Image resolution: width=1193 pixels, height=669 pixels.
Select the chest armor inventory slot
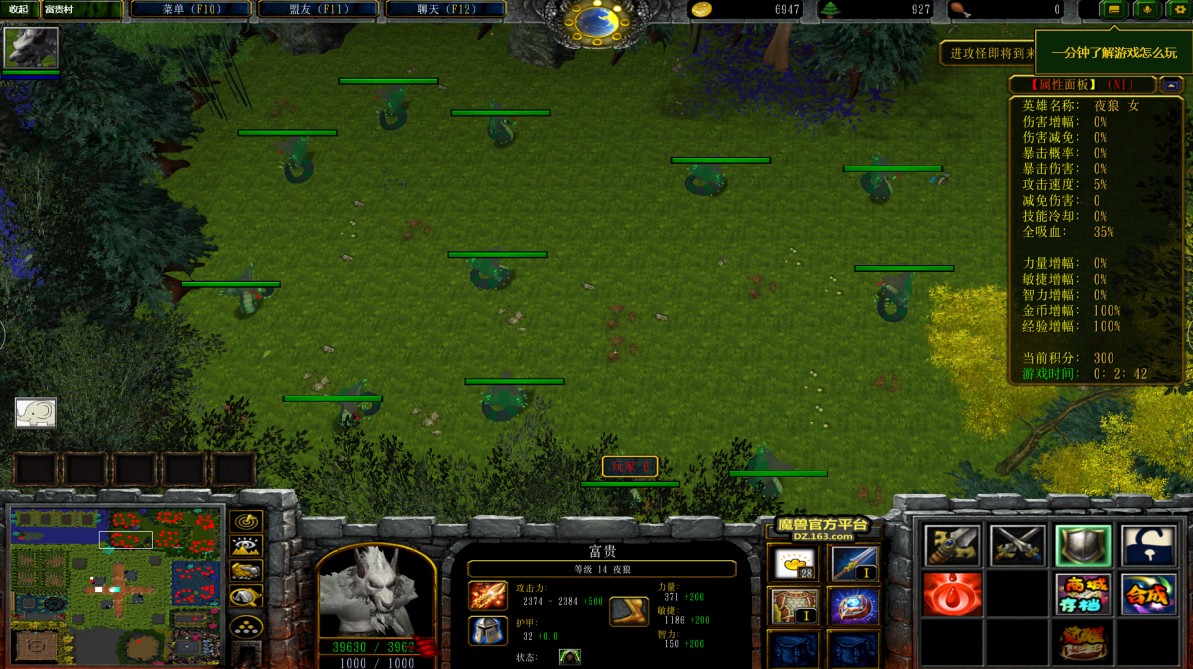pyautogui.click(x=793, y=606)
